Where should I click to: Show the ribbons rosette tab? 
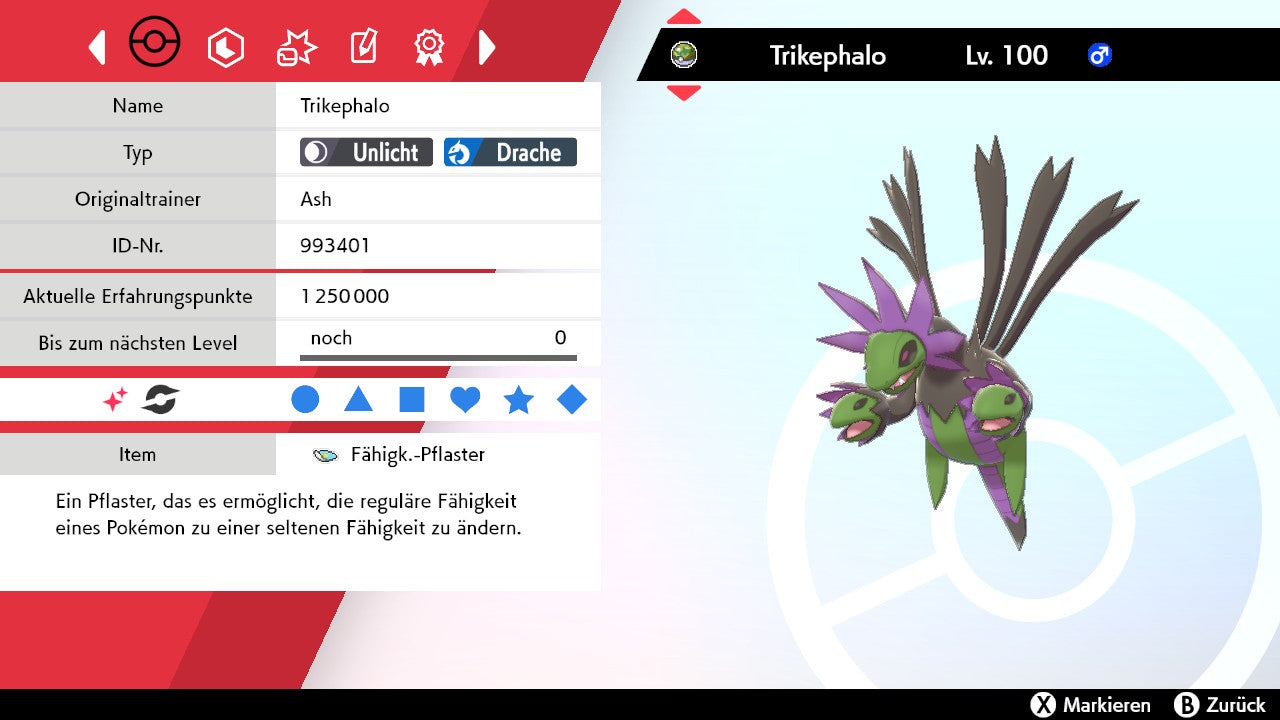coord(429,47)
